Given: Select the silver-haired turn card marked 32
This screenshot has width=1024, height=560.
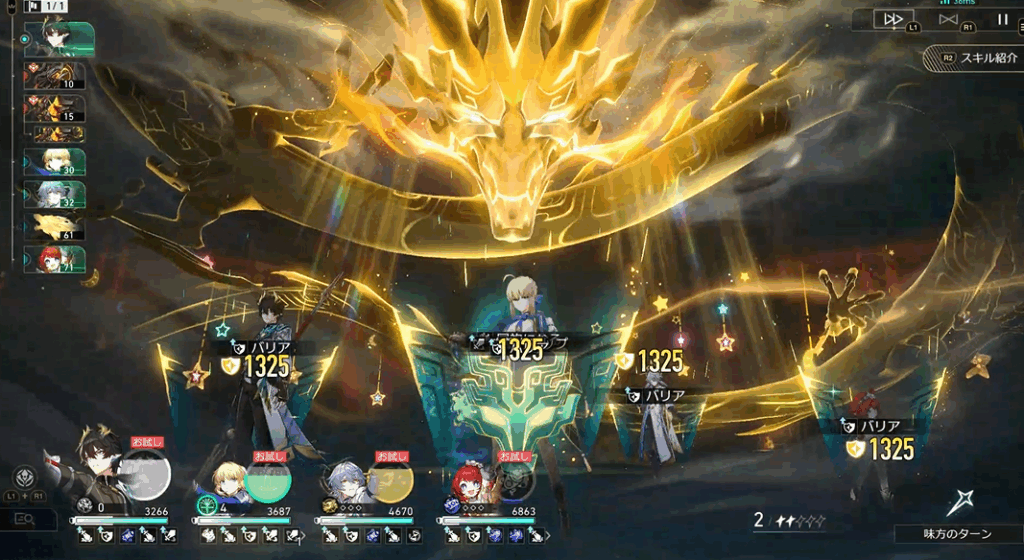Looking at the screenshot, I should point(59,194).
